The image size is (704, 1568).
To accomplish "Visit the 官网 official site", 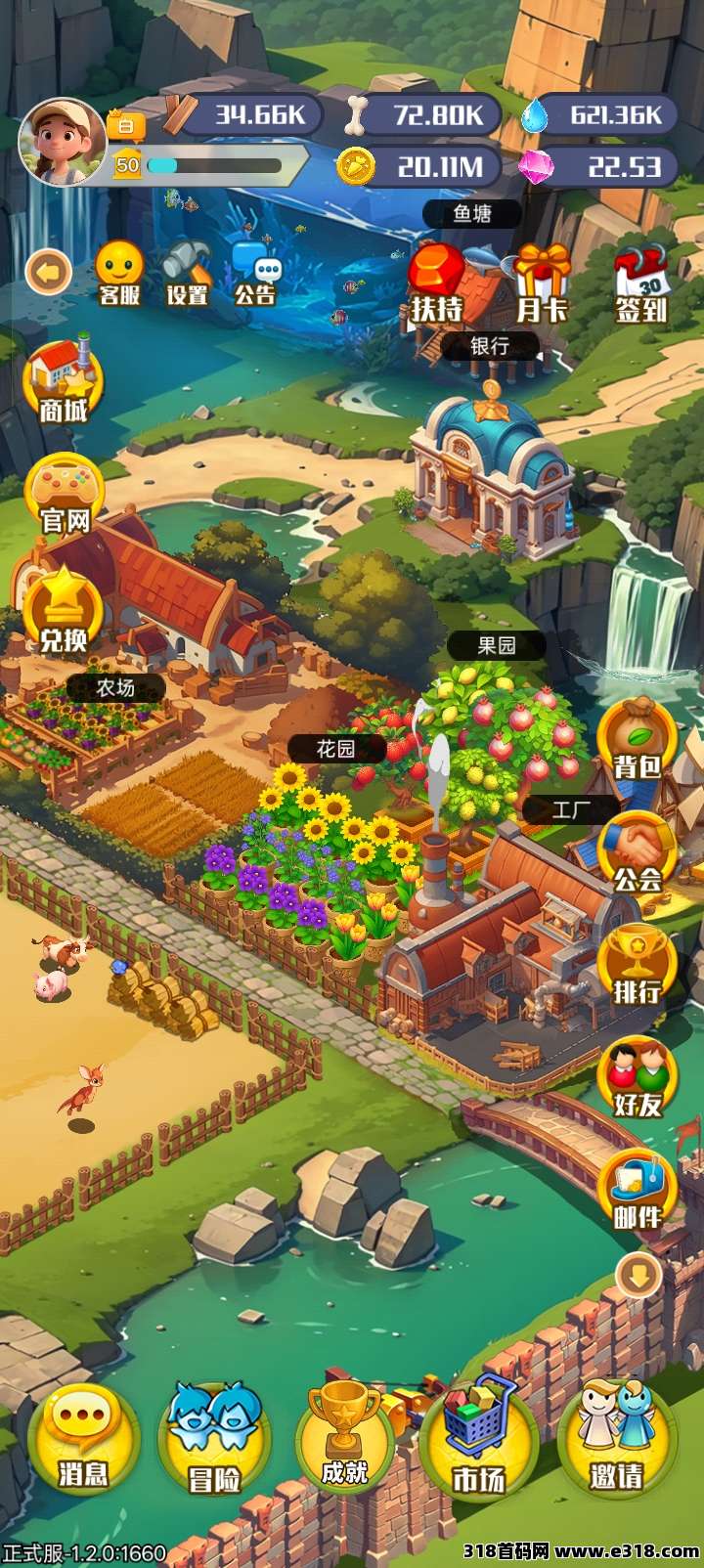I will click(x=65, y=494).
